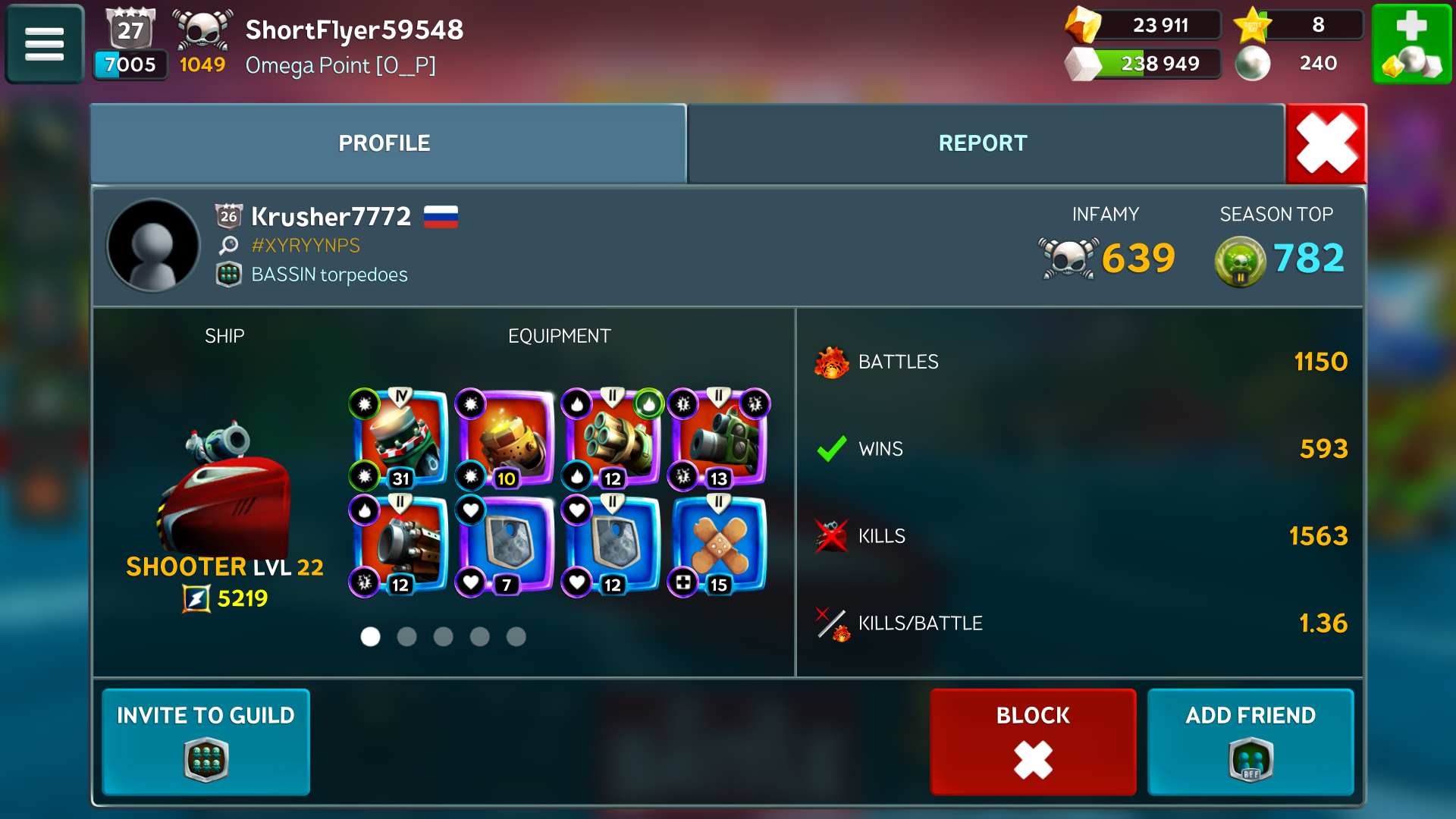Select the level 10 yellow cannon card
The height and width of the screenshot is (819, 1456).
(x=506, y=440)
